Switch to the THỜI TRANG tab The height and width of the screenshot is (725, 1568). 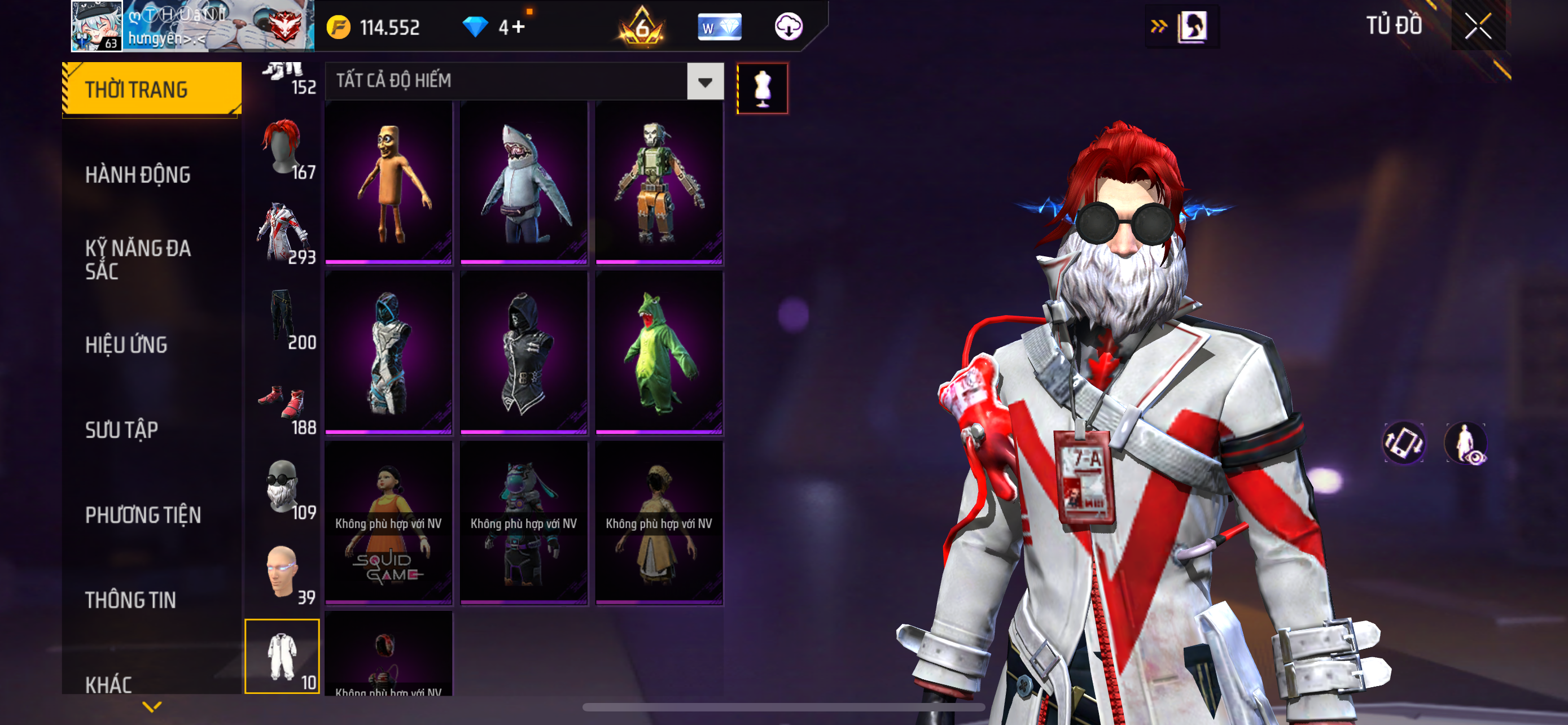click(151, 89)
